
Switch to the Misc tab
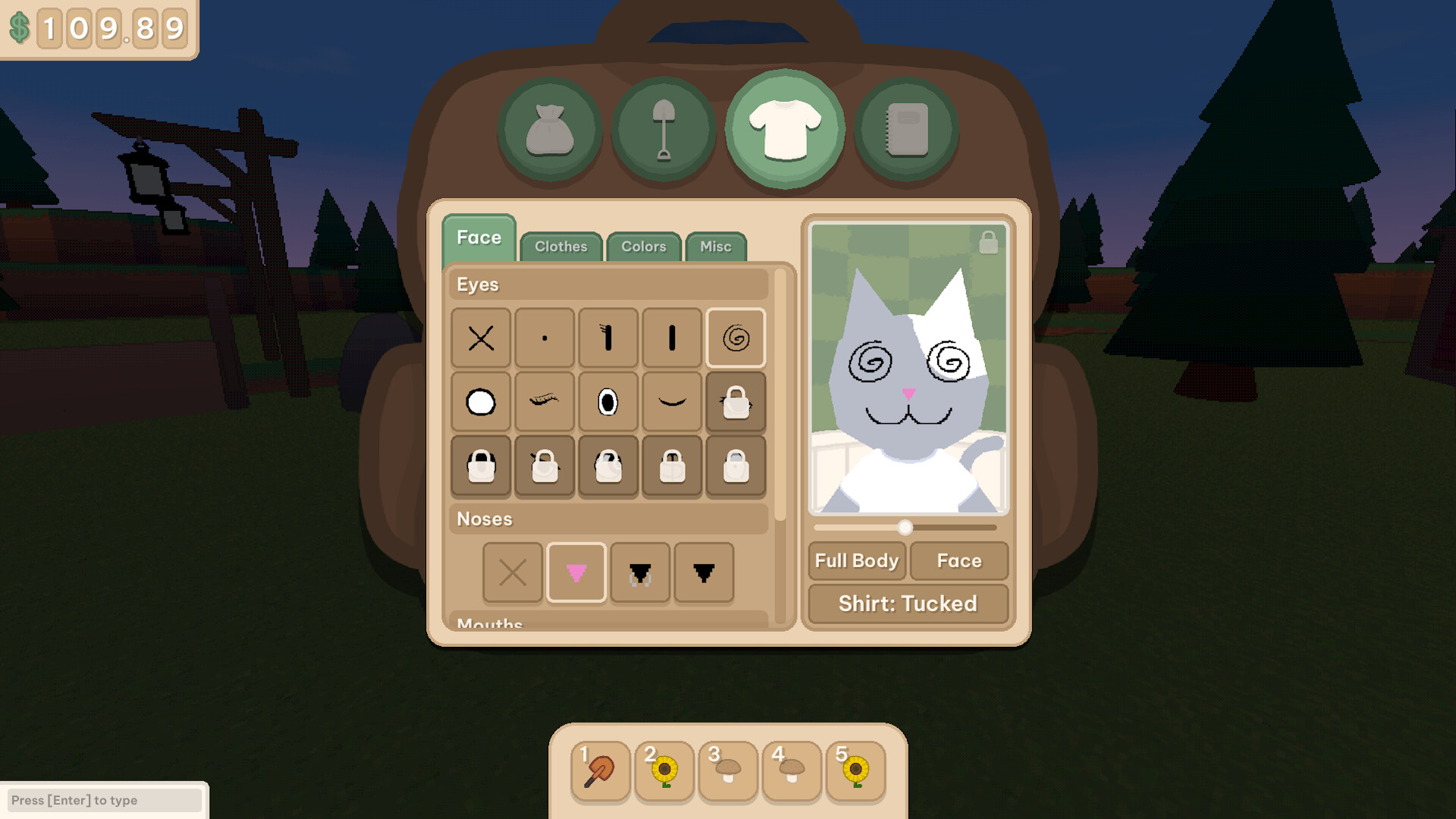point(715,246)
